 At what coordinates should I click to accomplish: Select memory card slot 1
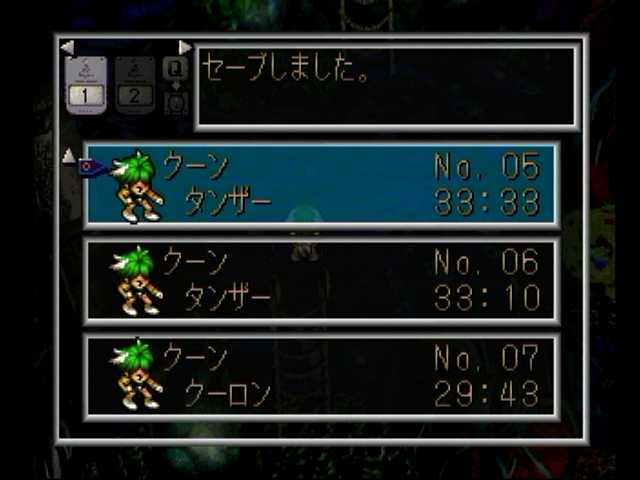87,86
